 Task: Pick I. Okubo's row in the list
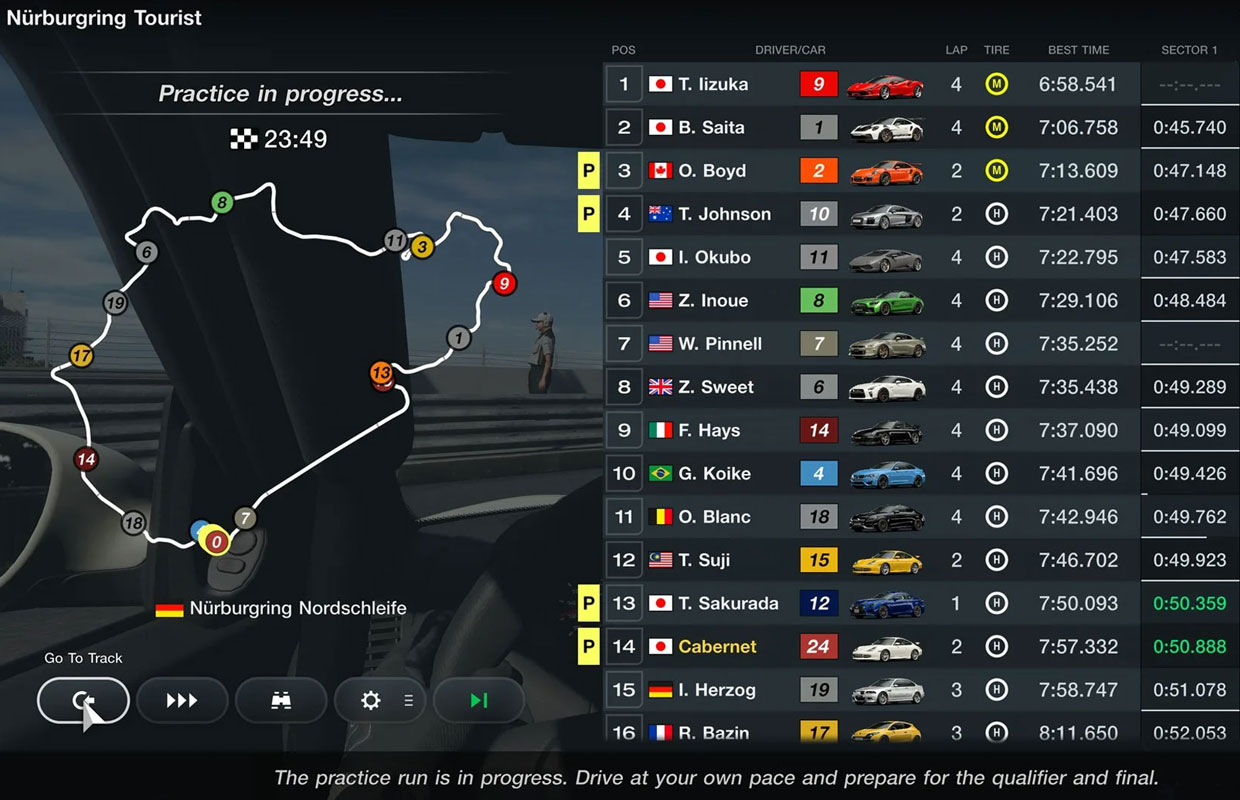coord(870,257)
